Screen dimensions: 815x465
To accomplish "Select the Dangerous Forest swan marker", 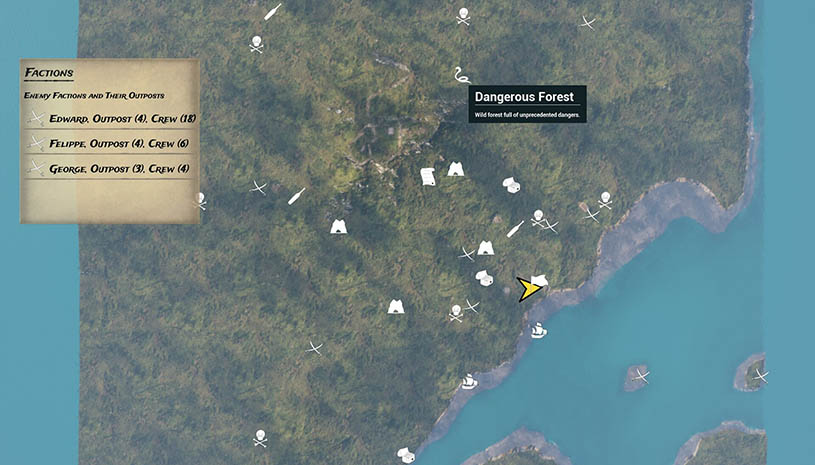I will tap(460, 76).
